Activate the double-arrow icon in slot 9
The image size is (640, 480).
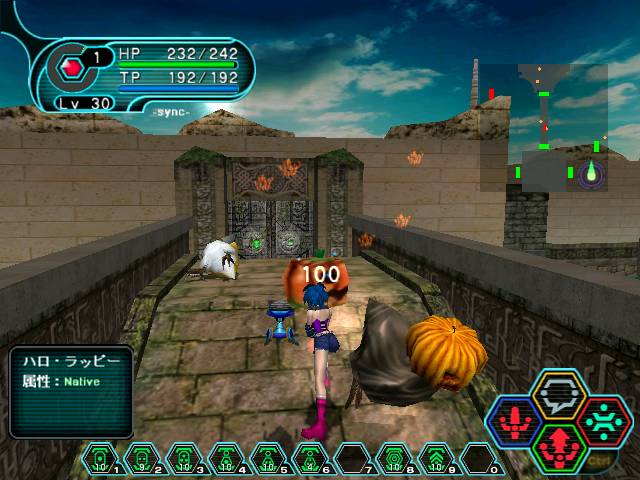pyautogui.click(x=437, y=458)
